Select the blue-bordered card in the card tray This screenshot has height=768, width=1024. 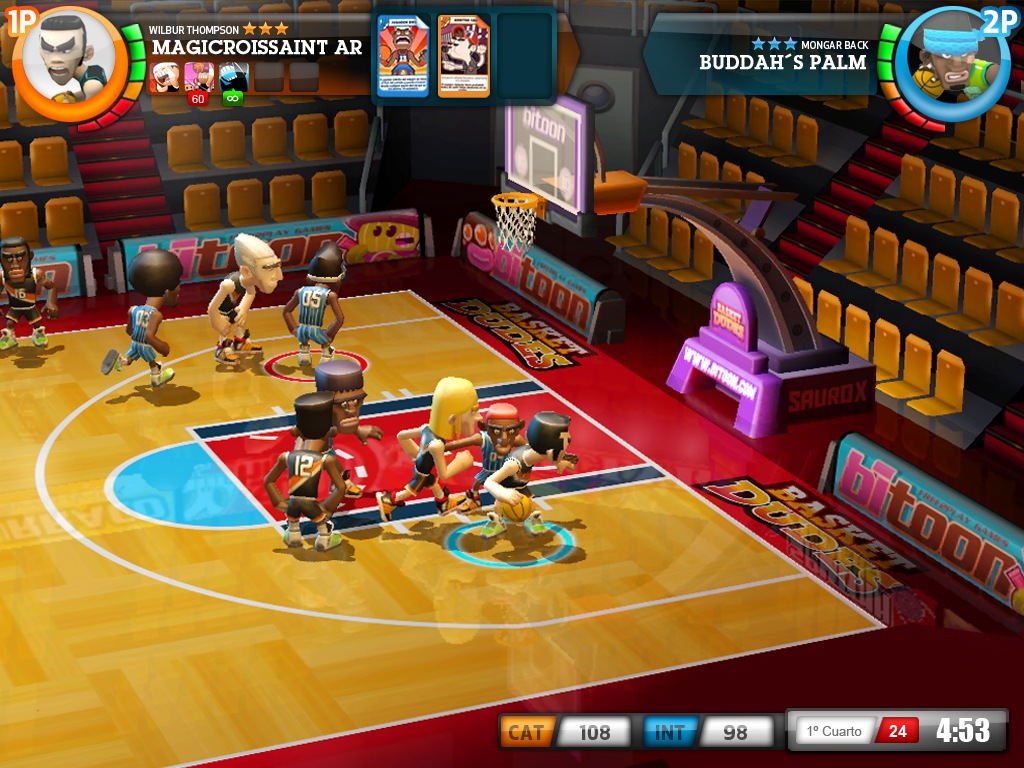(x=403, y=56)
